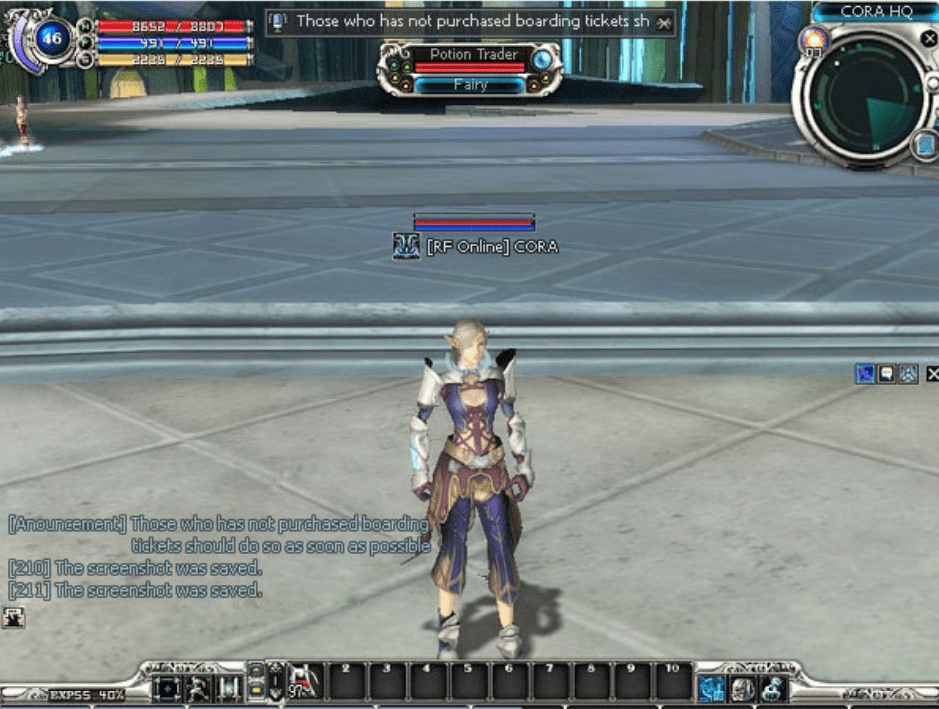
Task: Open the glowing blue menu icon on the bottom bar
Action: [712, 688]
